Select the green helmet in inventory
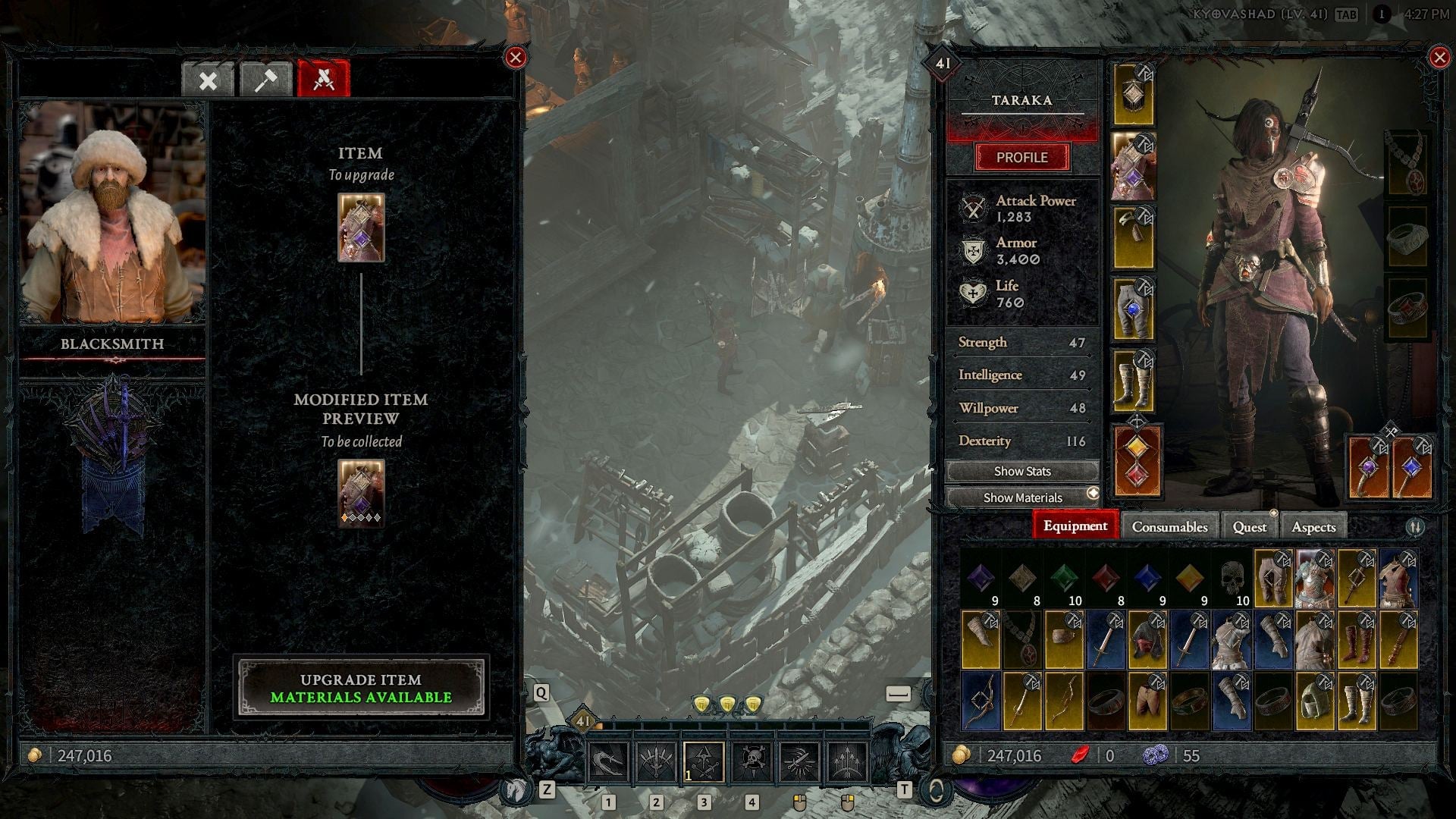This screenshot has width=1456, height=819. pos(1314,701)
